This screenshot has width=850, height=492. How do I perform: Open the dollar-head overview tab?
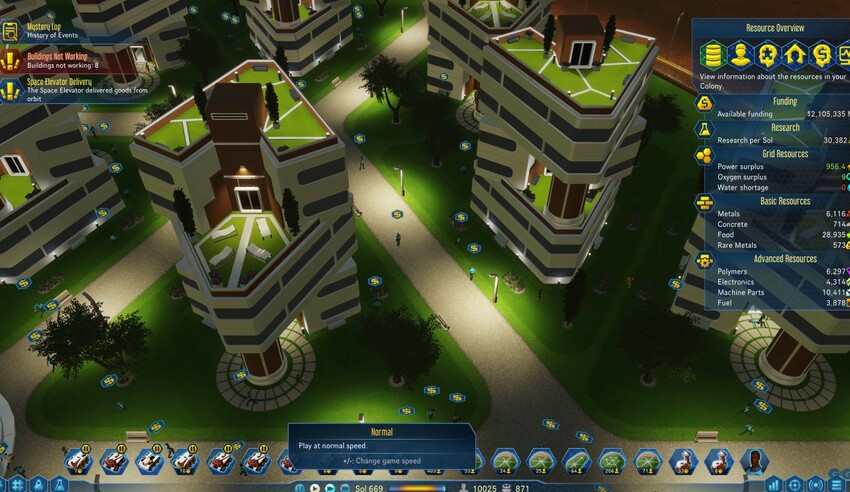[821, 54]
